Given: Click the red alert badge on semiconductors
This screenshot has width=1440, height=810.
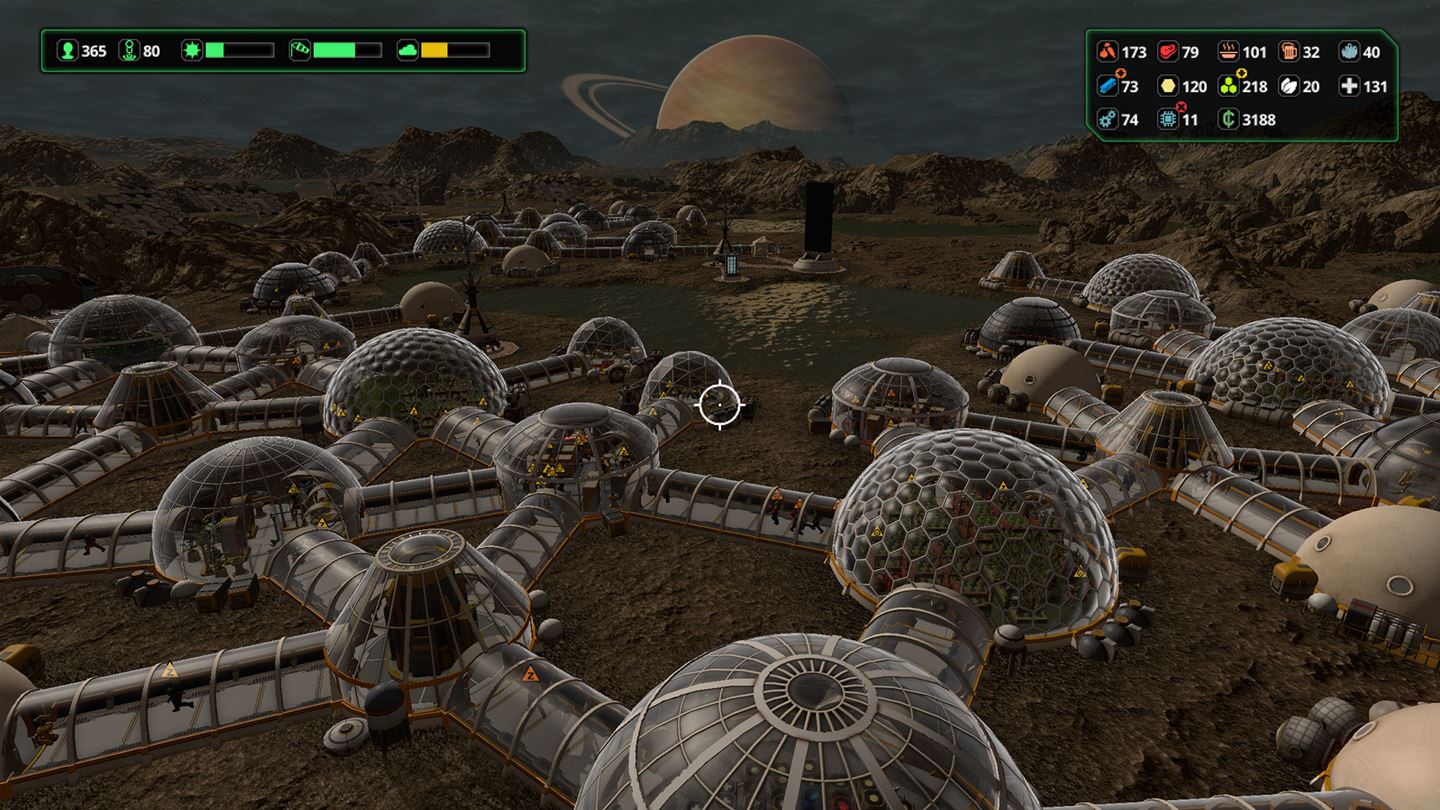Looking at the screenshot, I should [1181, 106].
